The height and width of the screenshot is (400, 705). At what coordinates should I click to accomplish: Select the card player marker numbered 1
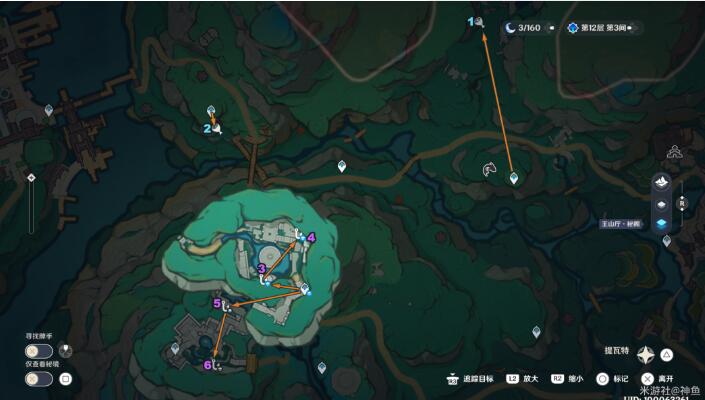(480, 21)
